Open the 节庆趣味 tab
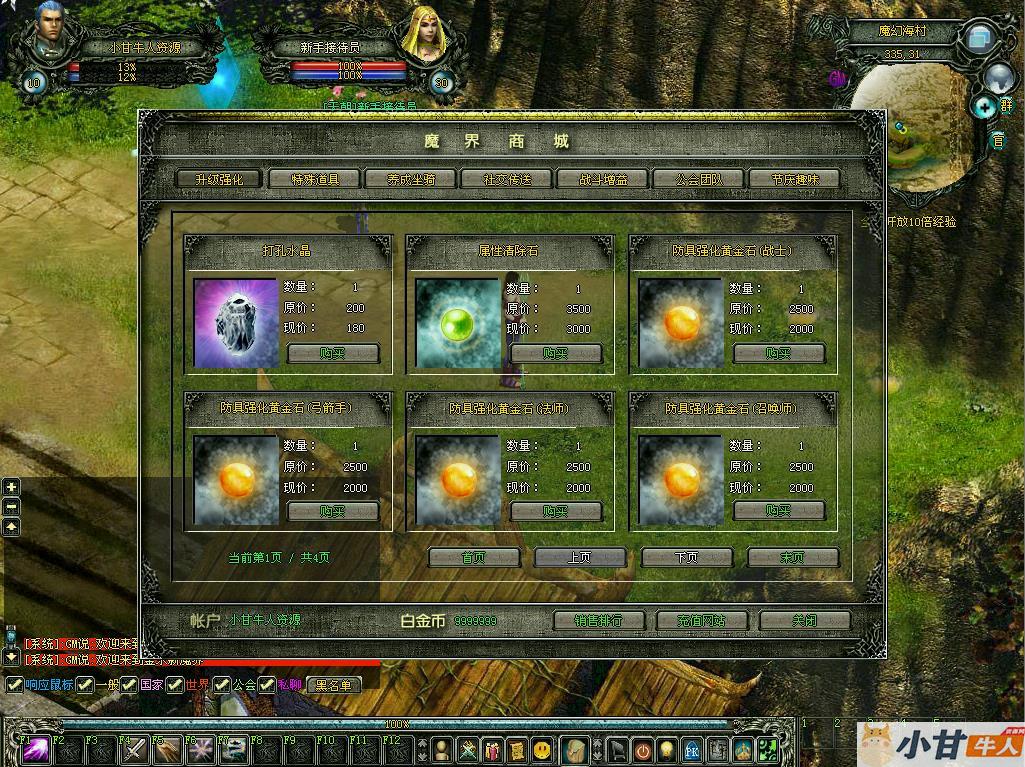This screenshot has width=1025, height=767. coord(795,180)
